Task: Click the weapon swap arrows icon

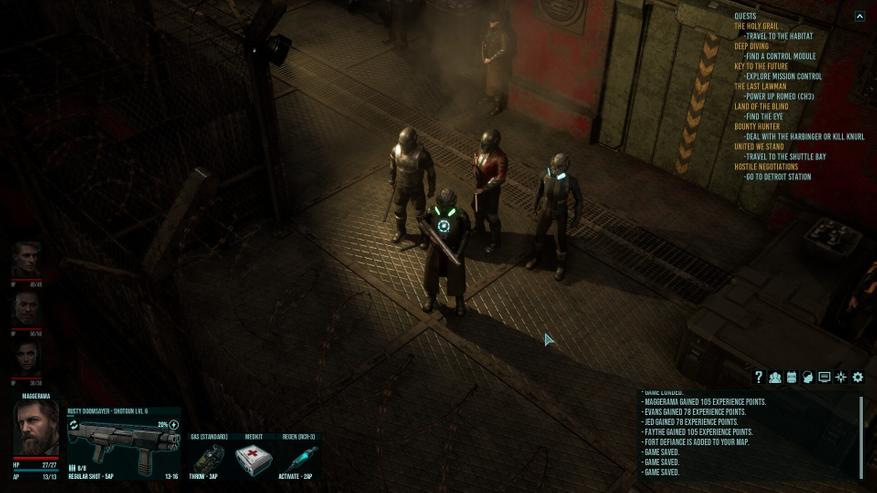Action: (73, 425)
